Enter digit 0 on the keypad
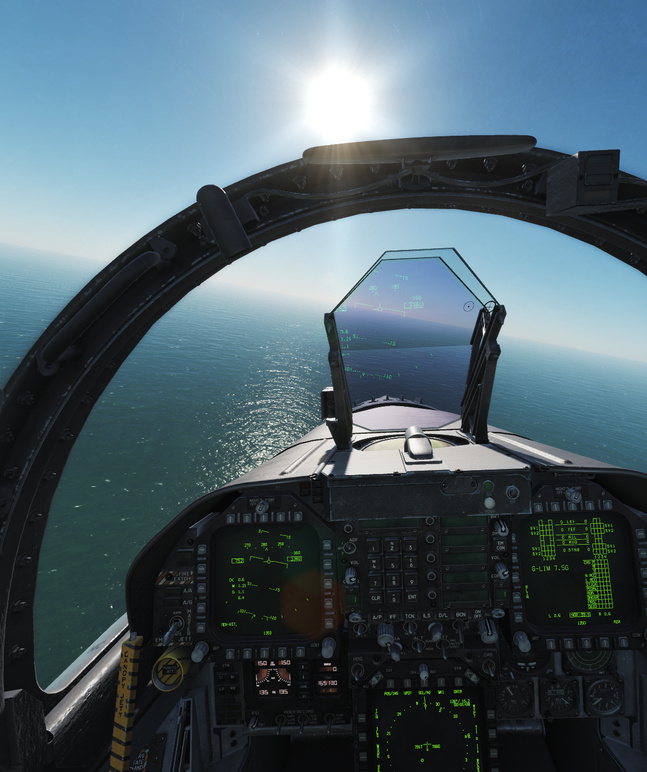 pyautogui.click(x=392, y=597)
